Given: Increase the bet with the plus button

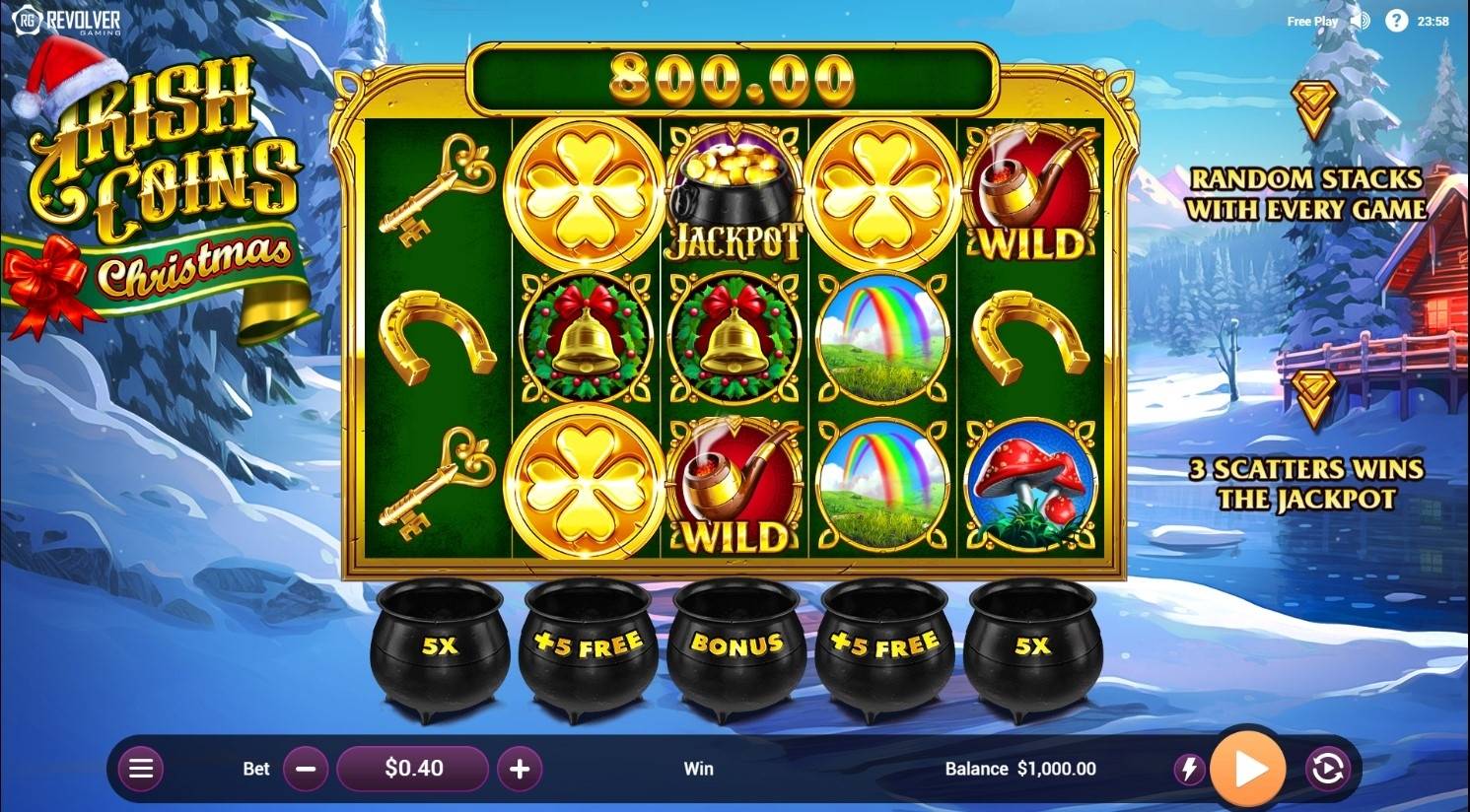Looking at the screenshot, I should click(520, 769).
